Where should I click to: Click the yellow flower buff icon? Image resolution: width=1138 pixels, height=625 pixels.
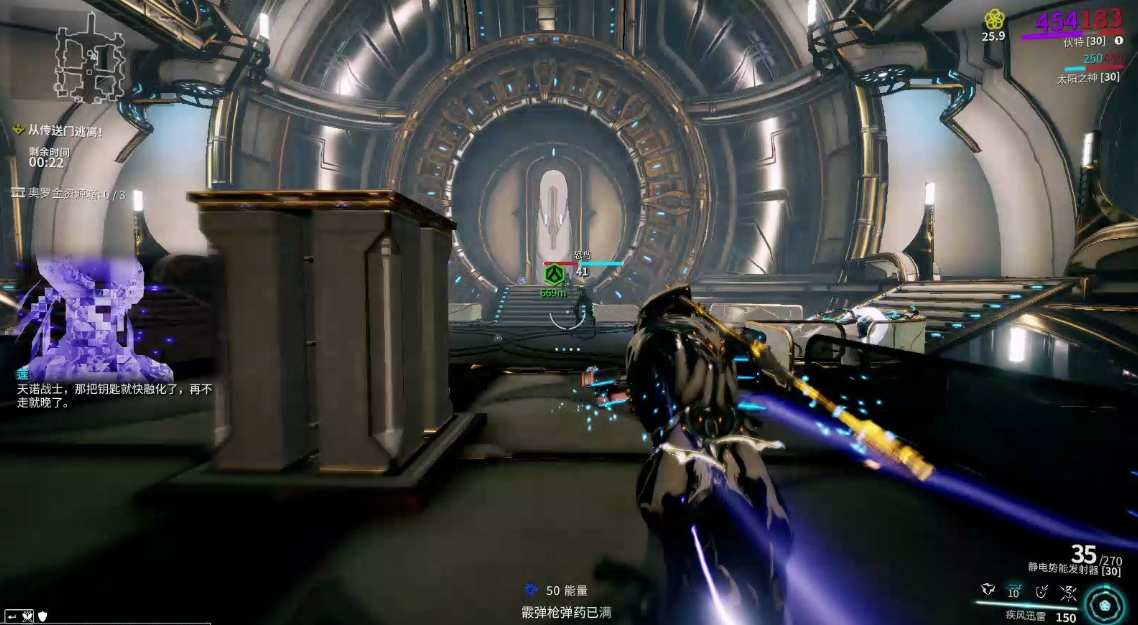[x=993, y=19]
